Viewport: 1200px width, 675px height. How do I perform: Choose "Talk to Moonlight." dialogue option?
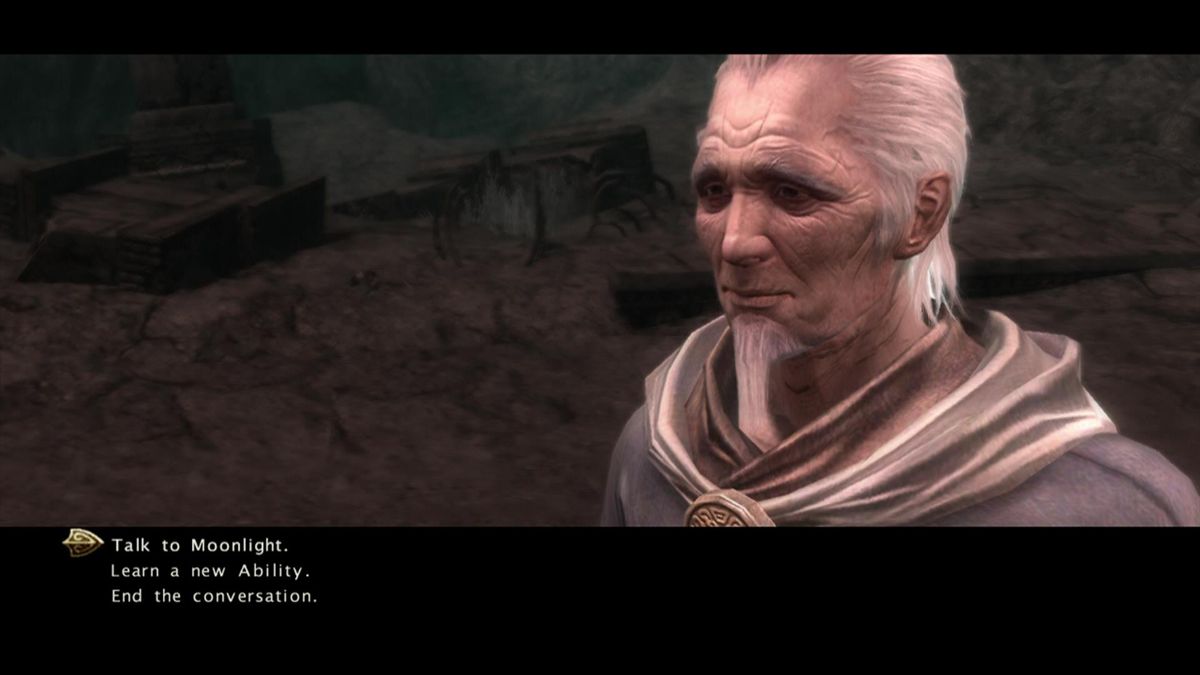tap(200, 545)
